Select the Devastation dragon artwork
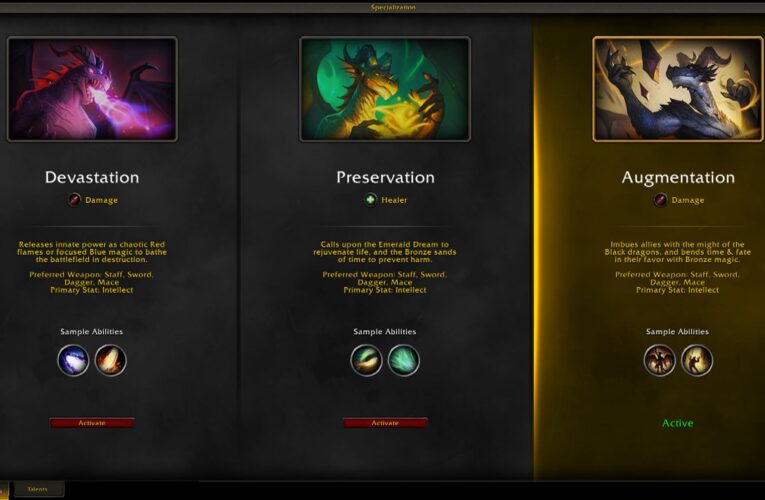 point(92,89)
